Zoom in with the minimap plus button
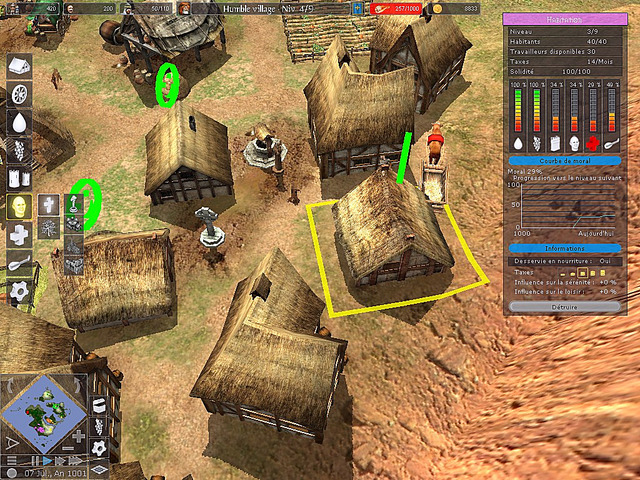 coord(79,436)
